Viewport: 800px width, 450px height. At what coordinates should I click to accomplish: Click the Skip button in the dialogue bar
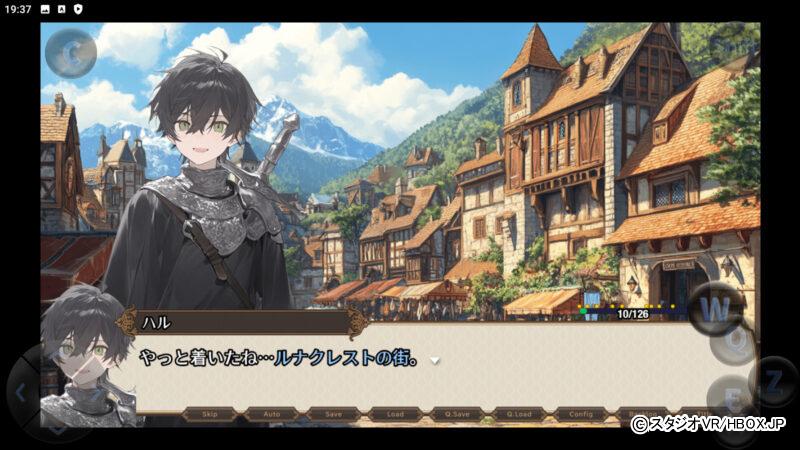pos(210,413)
